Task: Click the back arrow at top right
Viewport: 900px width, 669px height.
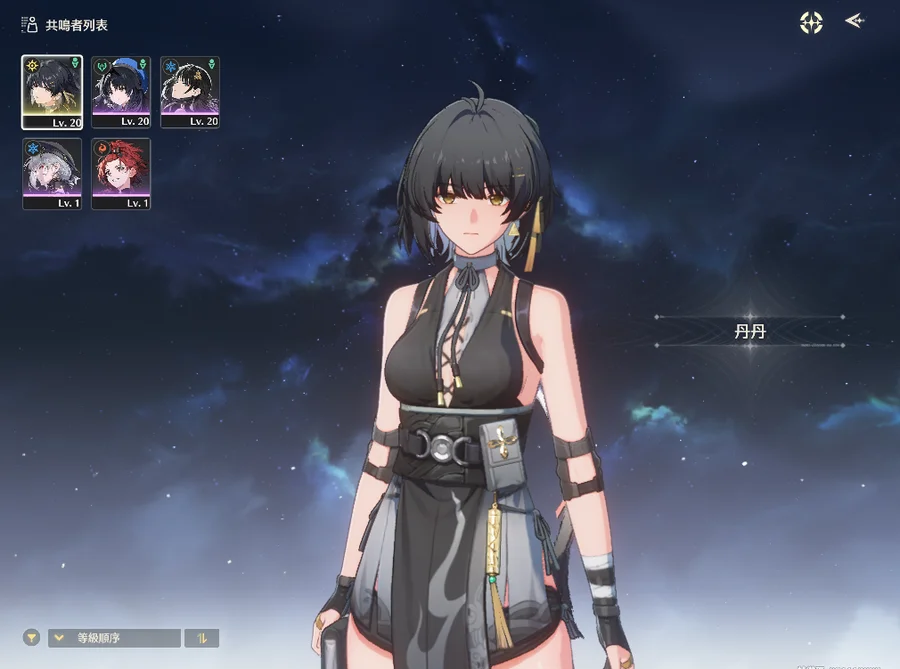Action: point(854,21)
